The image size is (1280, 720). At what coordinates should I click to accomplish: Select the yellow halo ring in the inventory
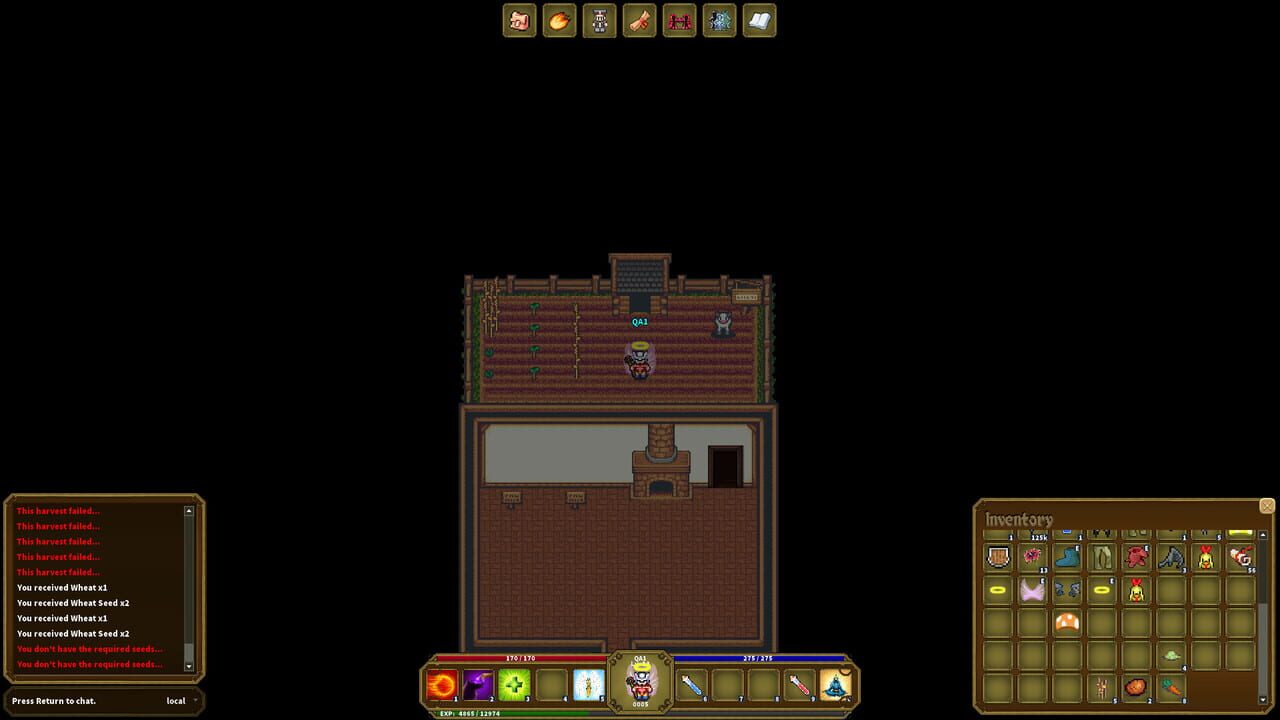tap(997, 589)
